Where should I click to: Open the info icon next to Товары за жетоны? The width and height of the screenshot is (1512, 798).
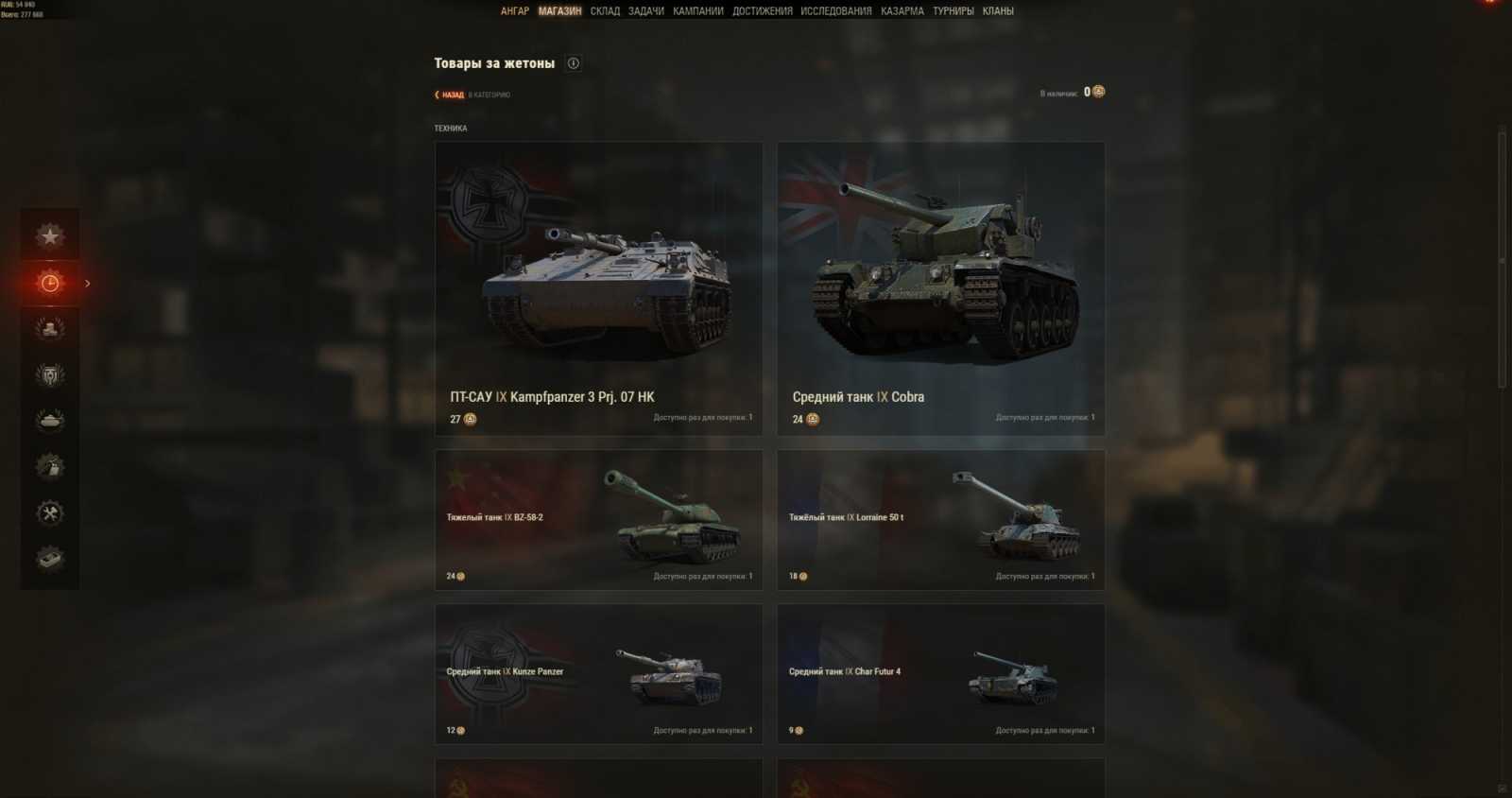tap(572, 62)
